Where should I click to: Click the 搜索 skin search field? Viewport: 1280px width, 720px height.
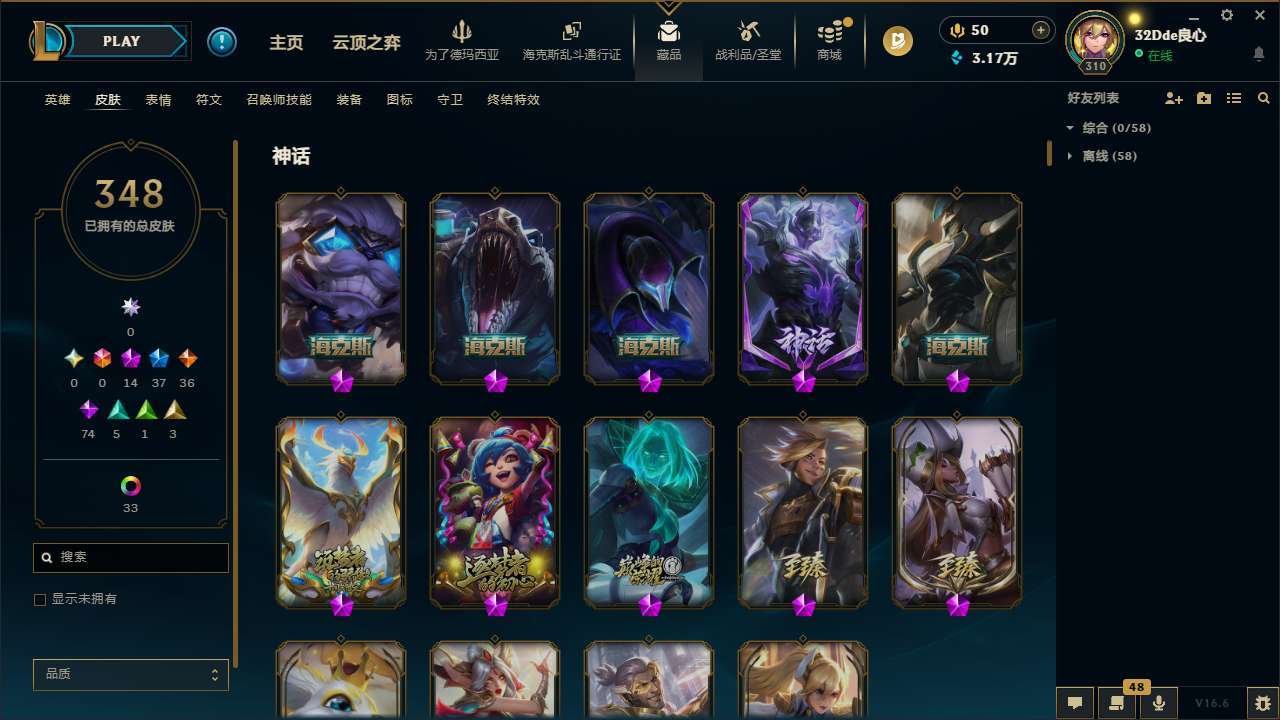click(x=130, y=557)
